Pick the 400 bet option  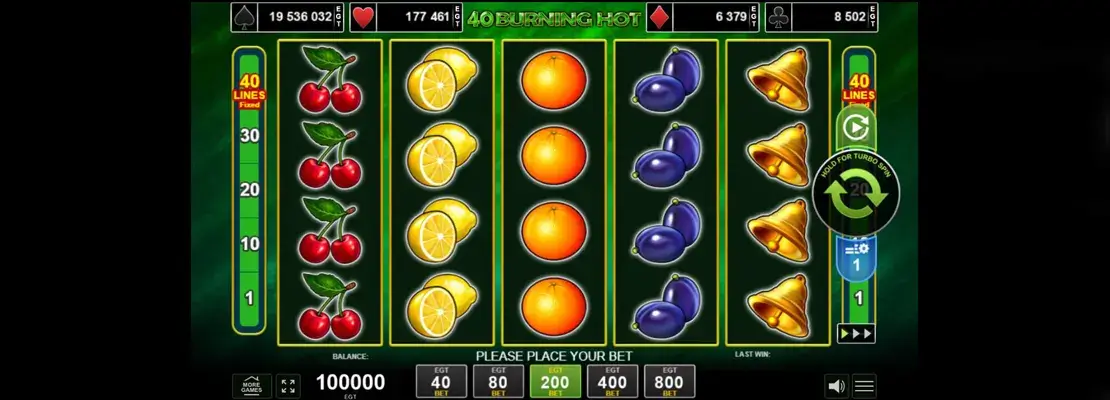click(x=612, y=381)
